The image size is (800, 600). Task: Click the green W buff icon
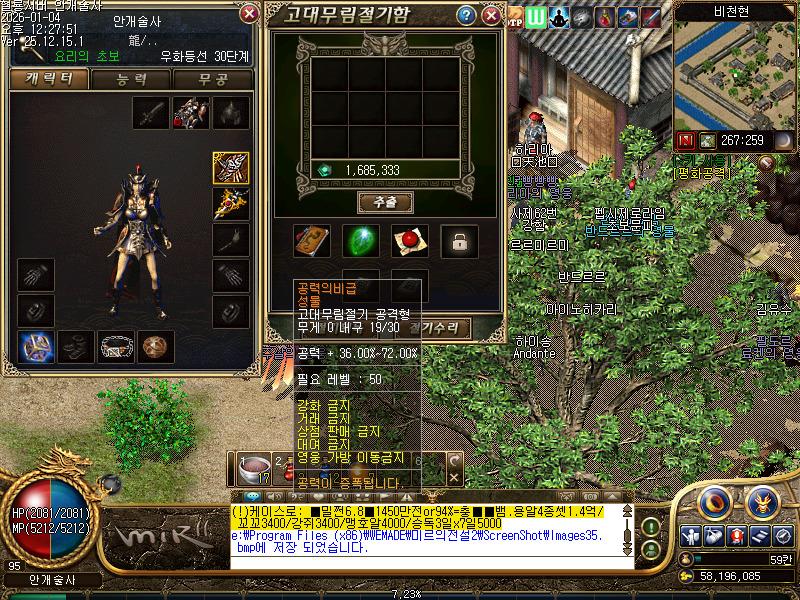click(x=536, y=17)
